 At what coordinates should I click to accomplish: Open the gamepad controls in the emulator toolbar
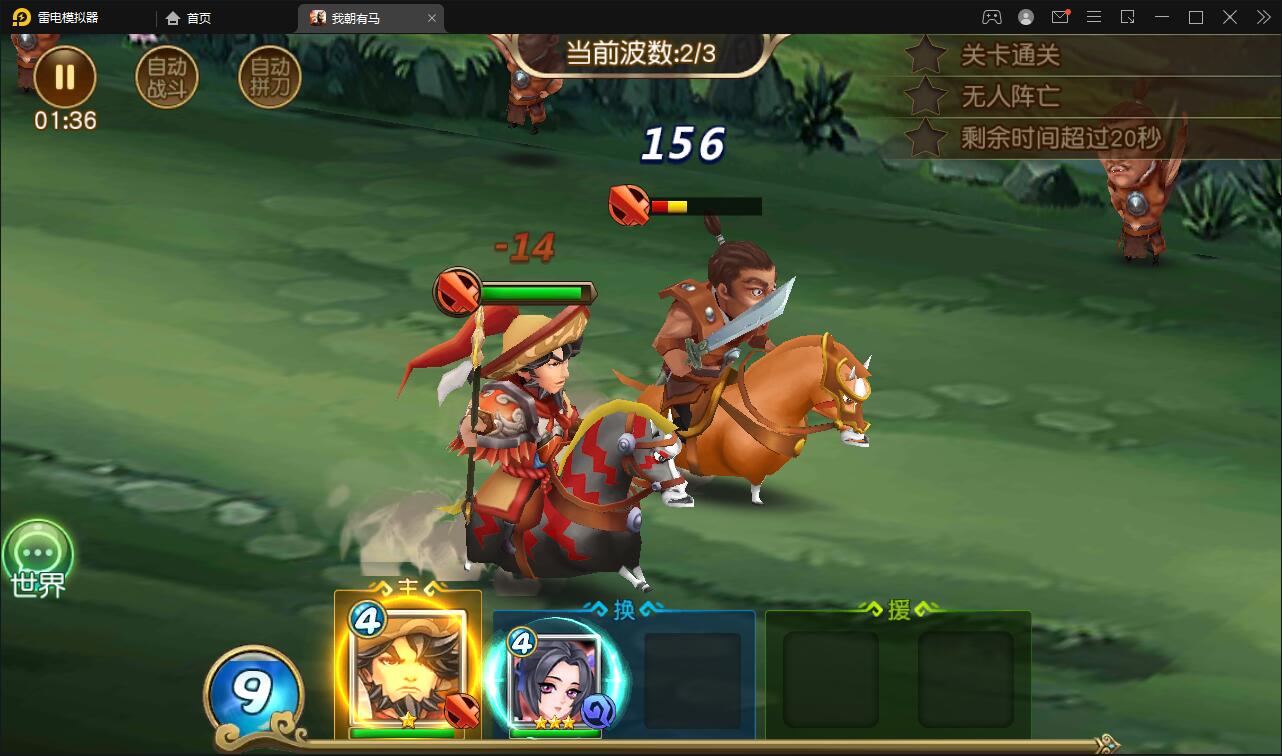(990, 17)
